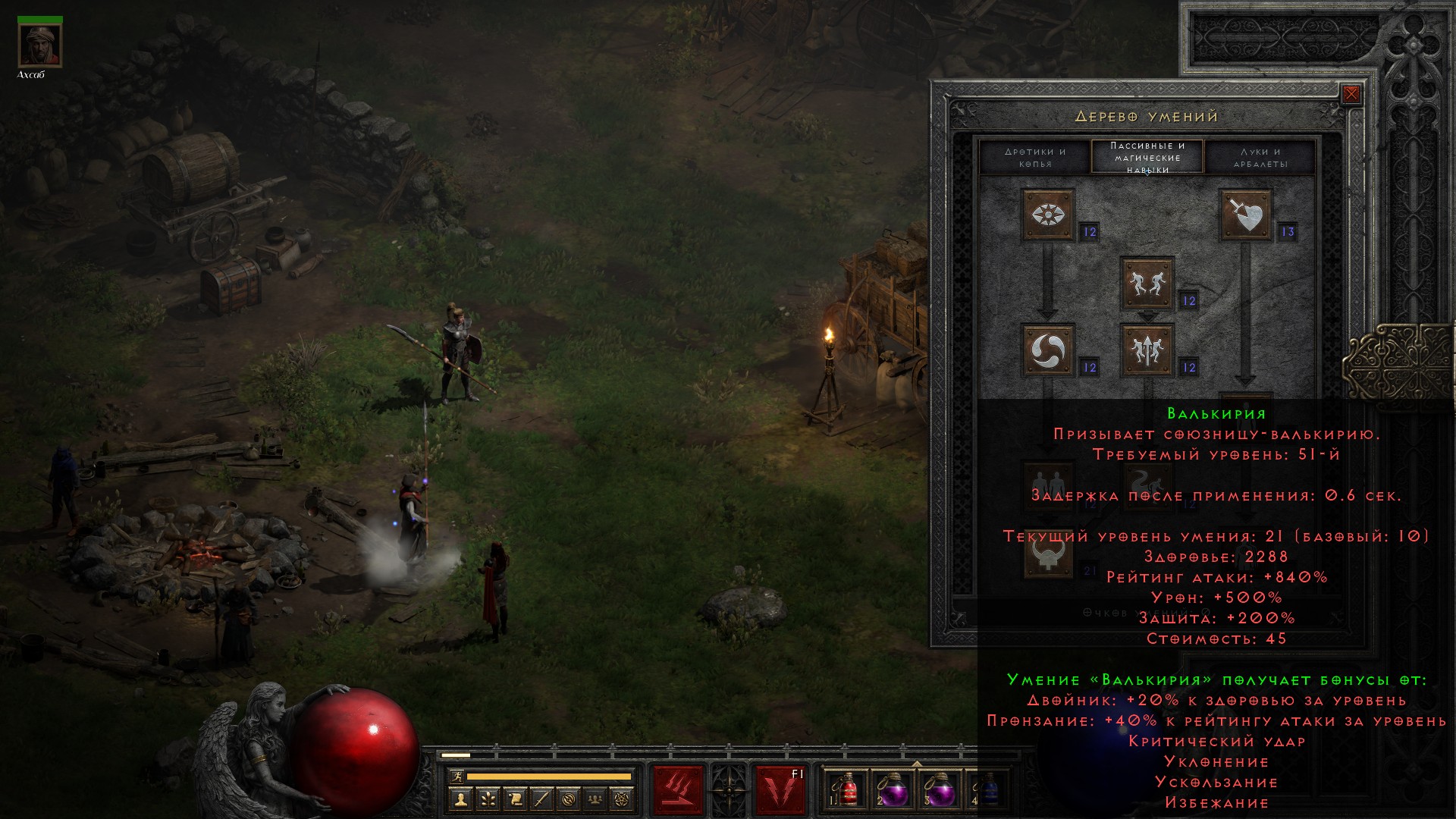Click the two running figures Dodge skill
Image resolution: width=1456 pixels, height=819 pixels.
[1147, 284]
